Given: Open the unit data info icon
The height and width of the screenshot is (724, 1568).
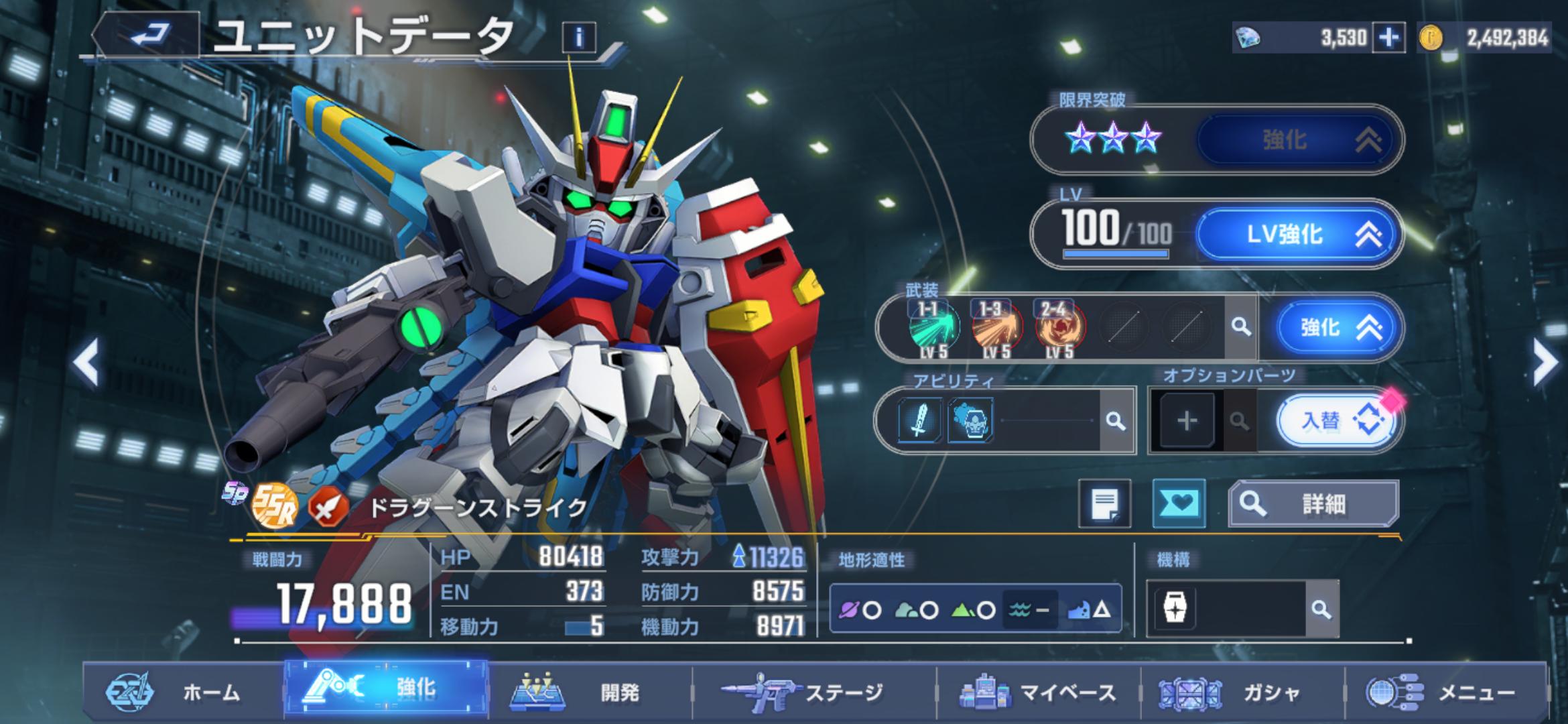Looking at the screenshot, I should [x=578, y=37].
